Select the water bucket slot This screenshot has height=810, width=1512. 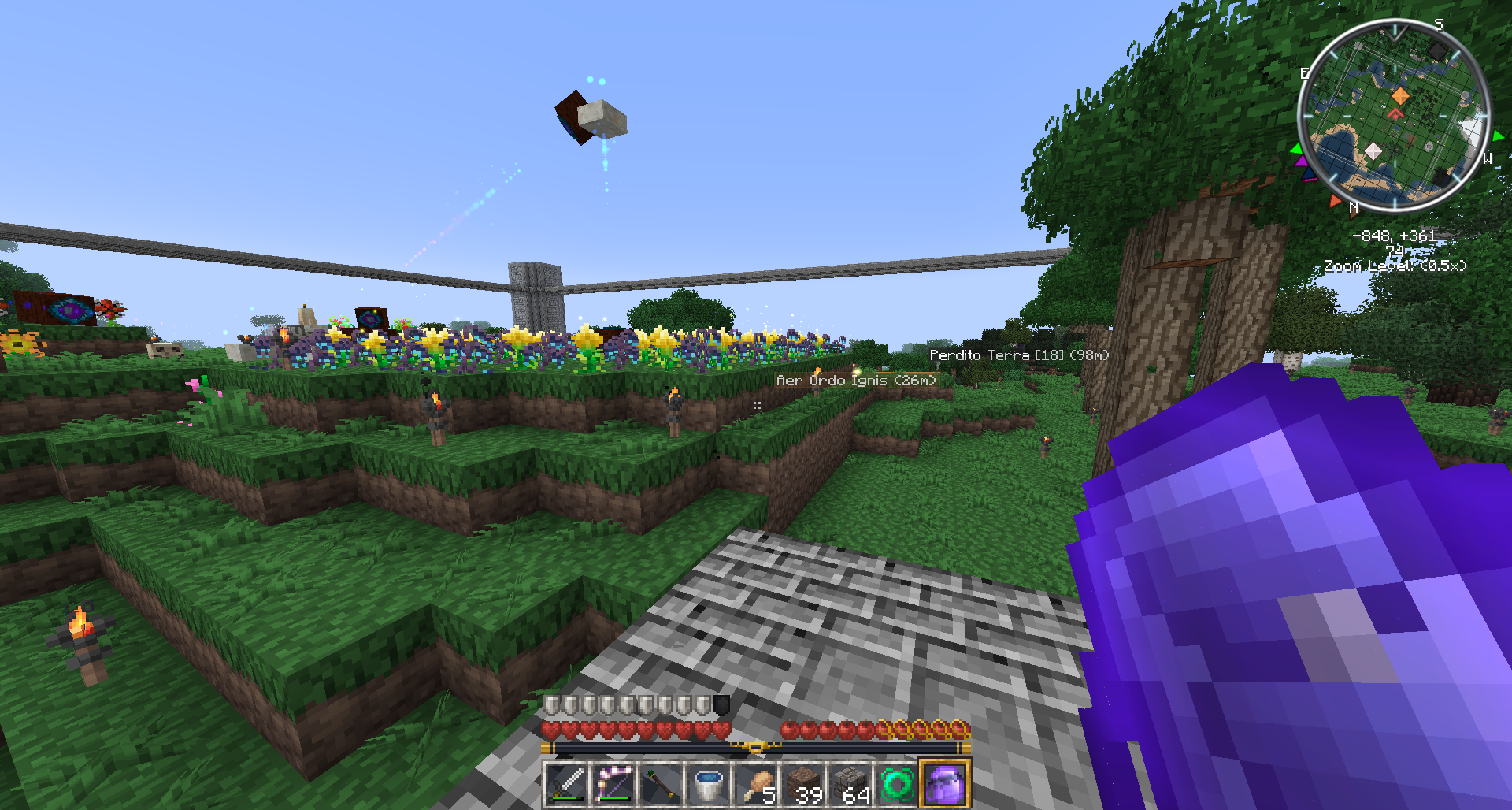click(708, 784)
